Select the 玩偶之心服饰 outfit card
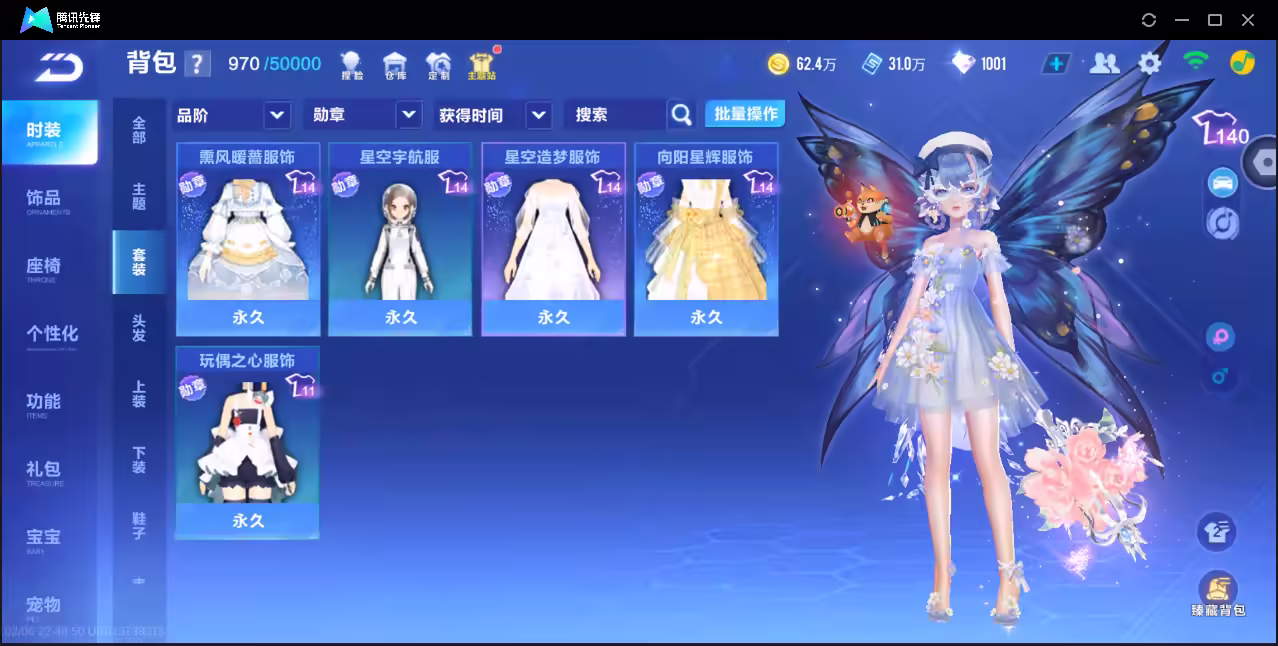Viewport: 1278px width, 646px height. tap(248, 442)
